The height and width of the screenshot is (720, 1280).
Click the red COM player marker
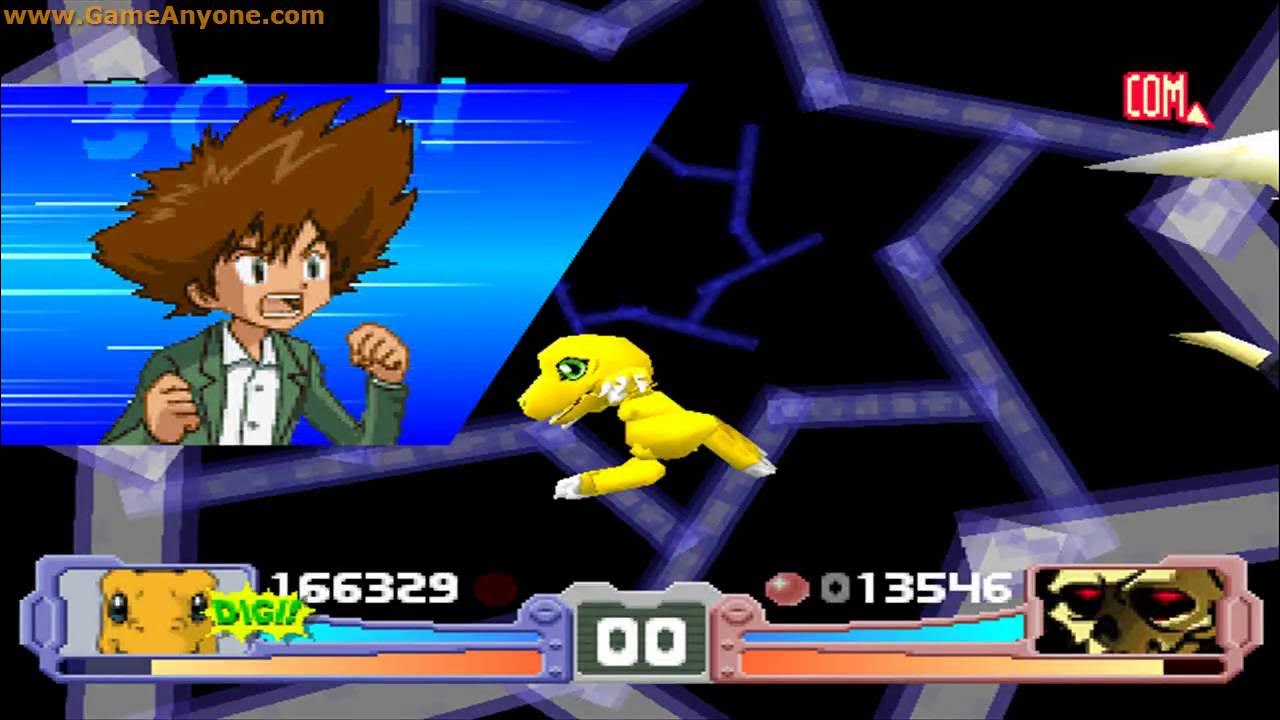[x=1162, y=98]
